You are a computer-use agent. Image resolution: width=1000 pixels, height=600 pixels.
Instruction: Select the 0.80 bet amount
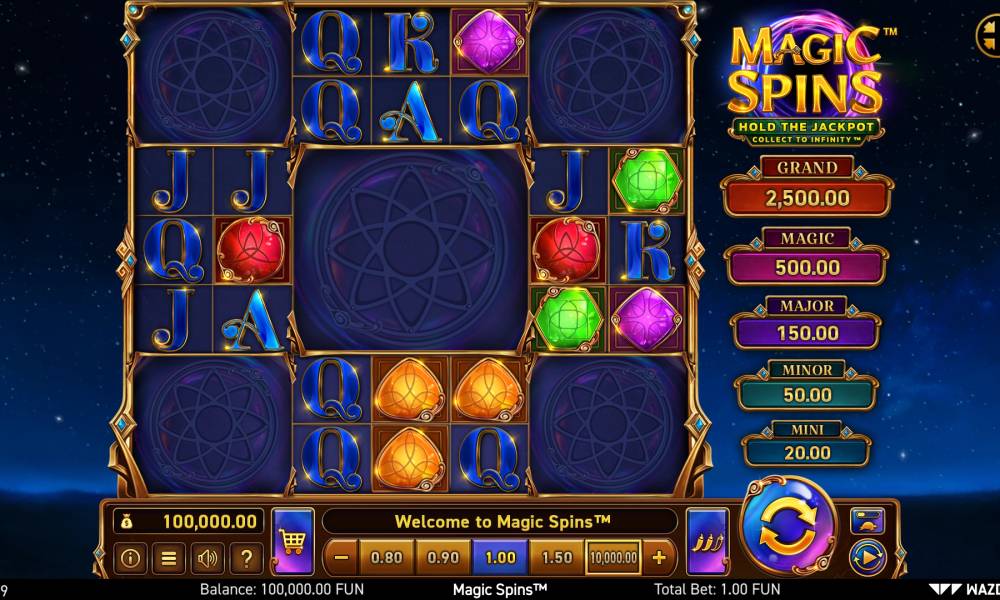coord(386,557)
